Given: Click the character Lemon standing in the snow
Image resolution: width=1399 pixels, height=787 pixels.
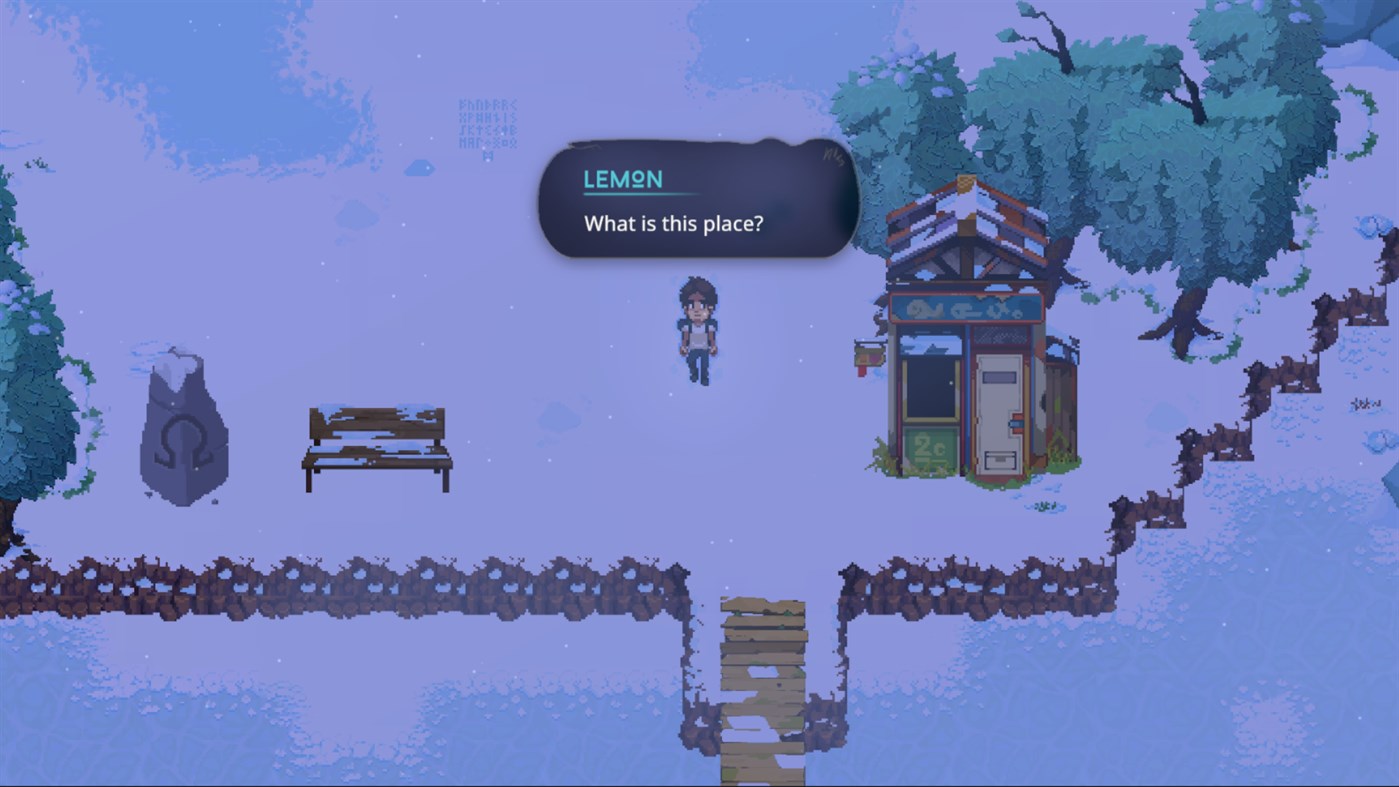Looking at the screenshot, I should point(699,330).
